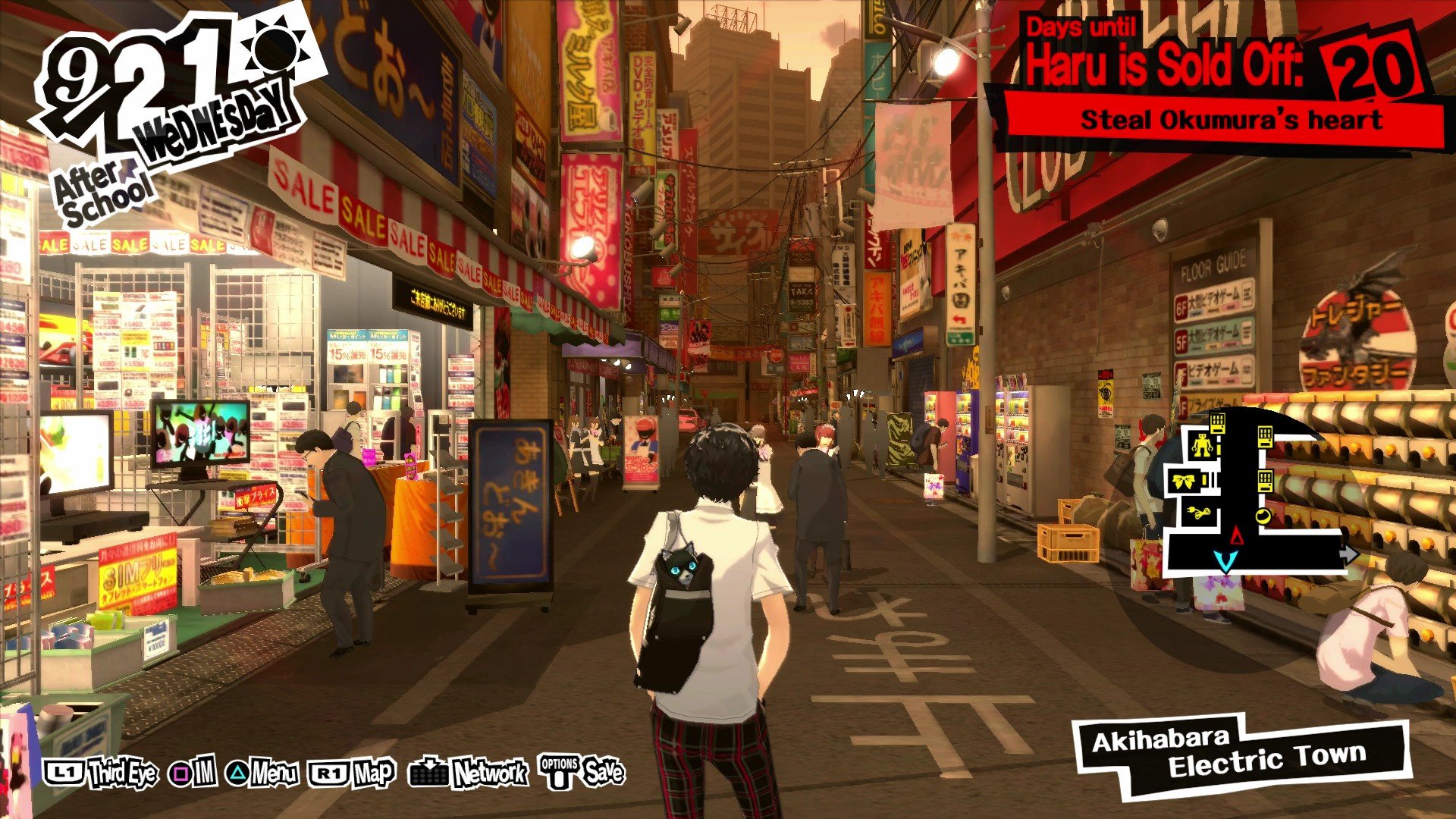Open the IM messaging window
1456x819 pixels.
(203, 773)
